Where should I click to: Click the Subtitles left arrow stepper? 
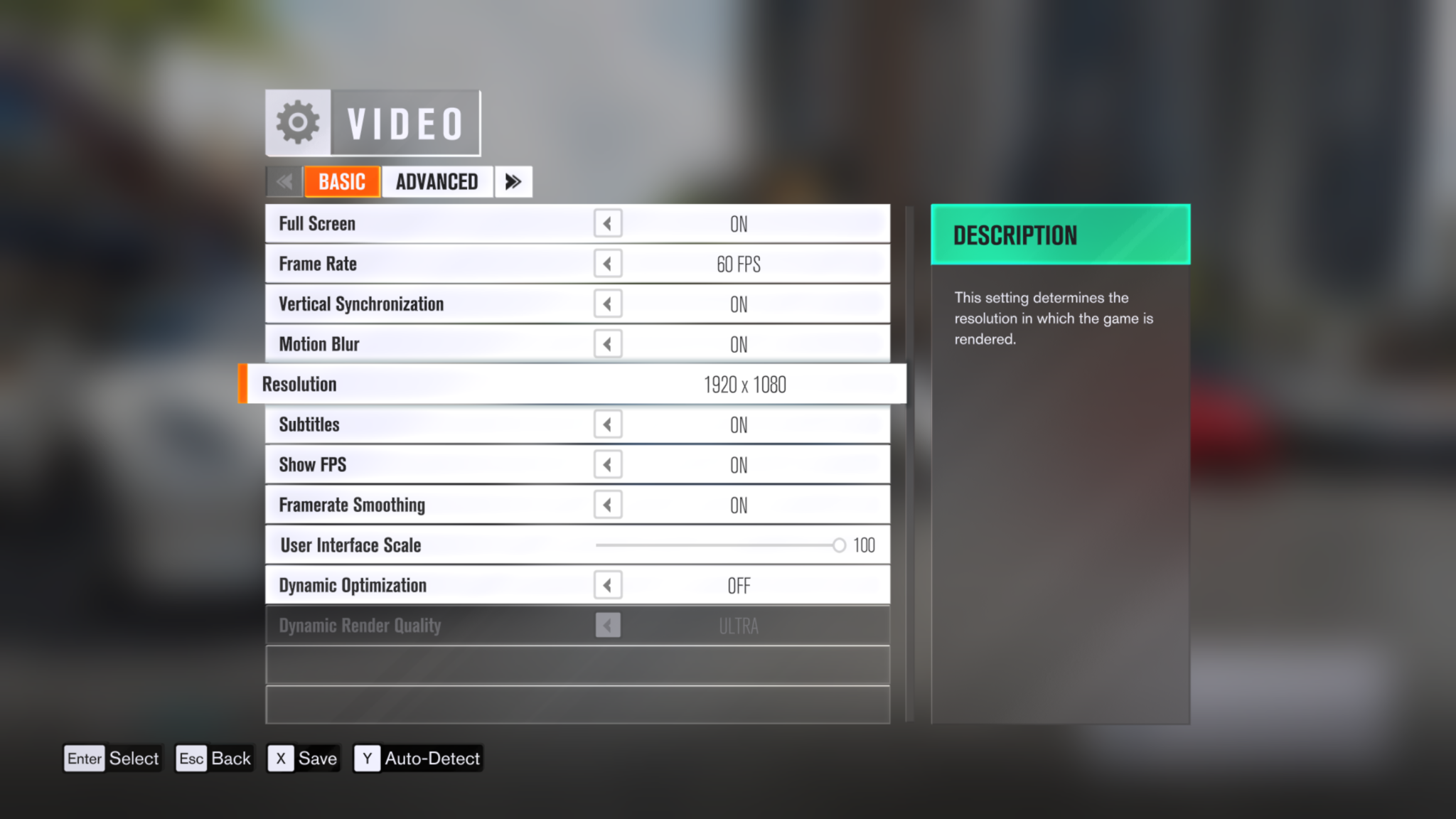(608, 424)
